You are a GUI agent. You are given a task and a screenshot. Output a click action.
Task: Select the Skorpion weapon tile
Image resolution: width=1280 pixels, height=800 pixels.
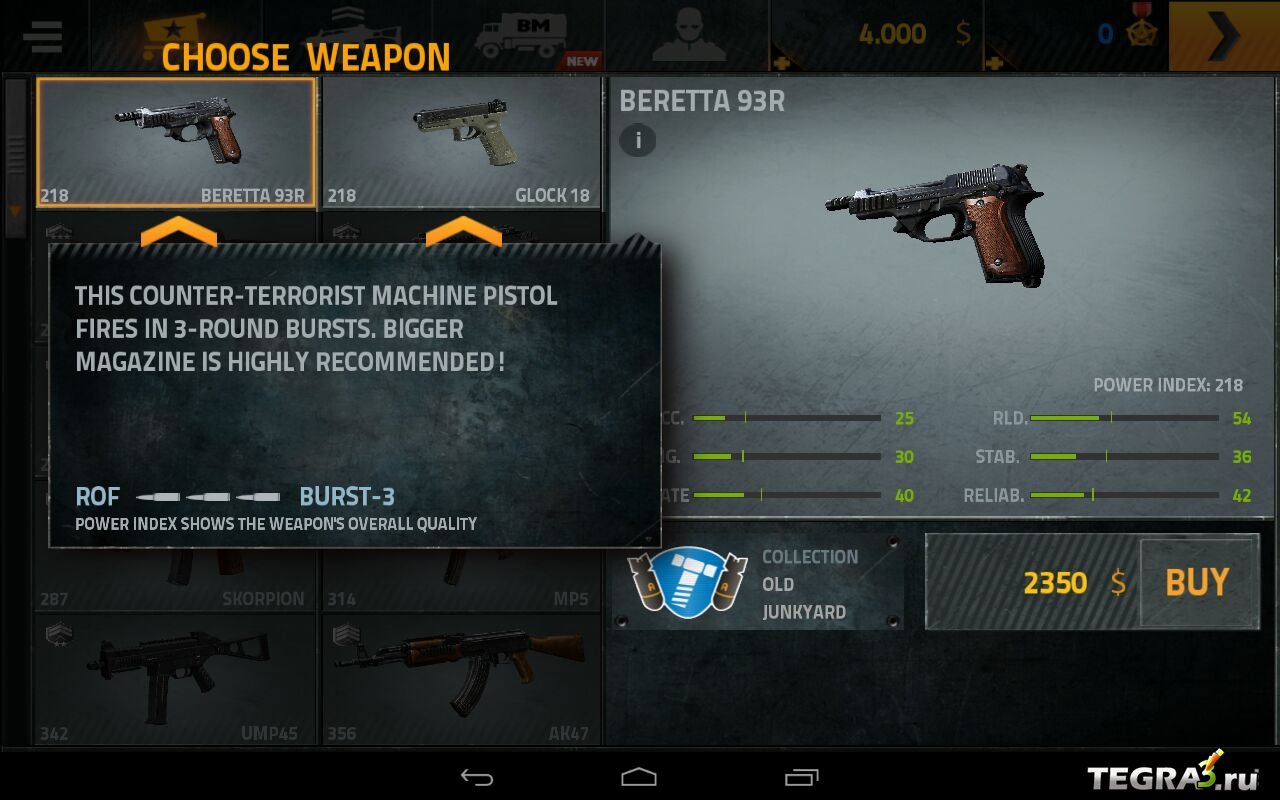tap(176, 580)
